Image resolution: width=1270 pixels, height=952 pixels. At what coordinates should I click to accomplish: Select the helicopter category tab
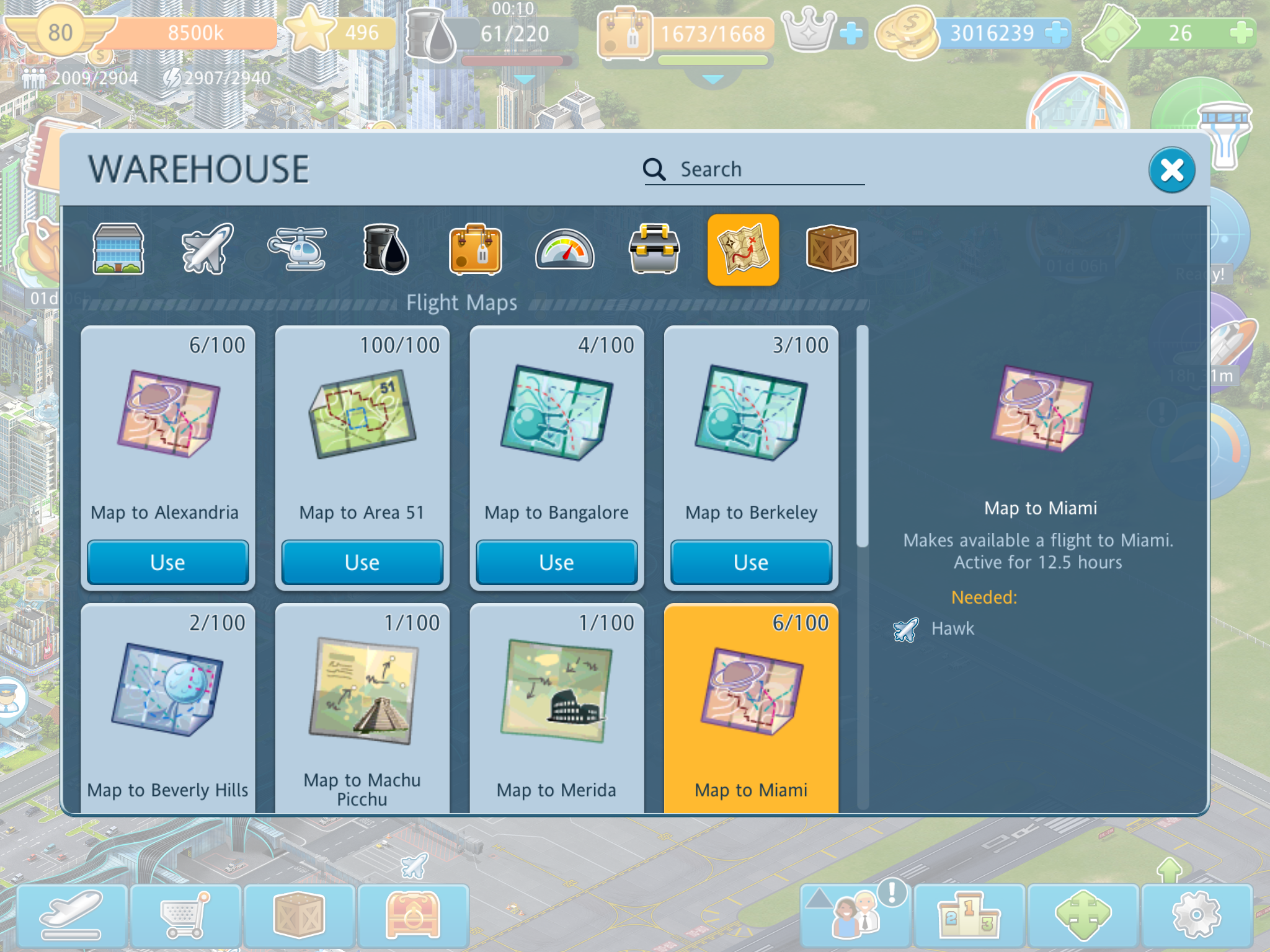tap(297, 249)
